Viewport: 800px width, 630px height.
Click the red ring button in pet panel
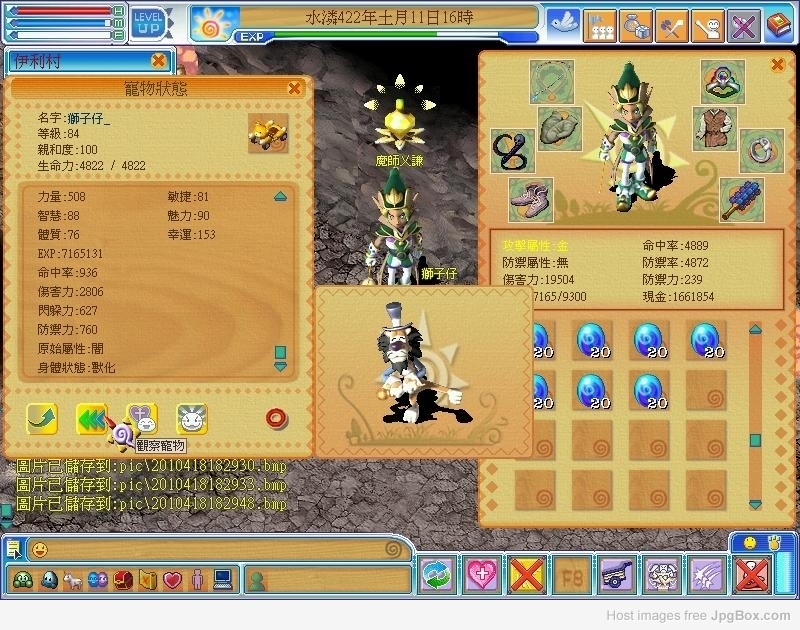click(x=276, y=419)
